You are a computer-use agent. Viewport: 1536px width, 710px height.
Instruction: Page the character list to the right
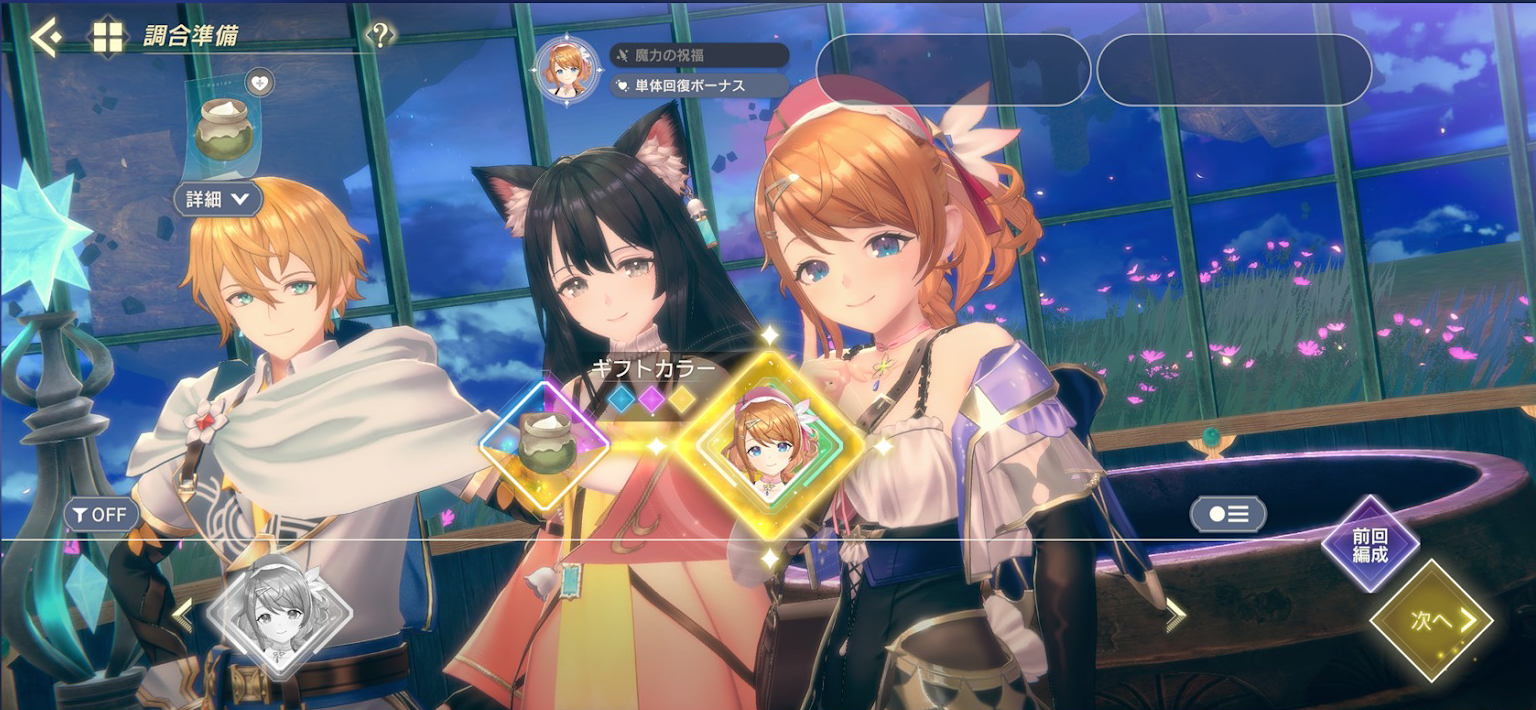click(1175, 614)
